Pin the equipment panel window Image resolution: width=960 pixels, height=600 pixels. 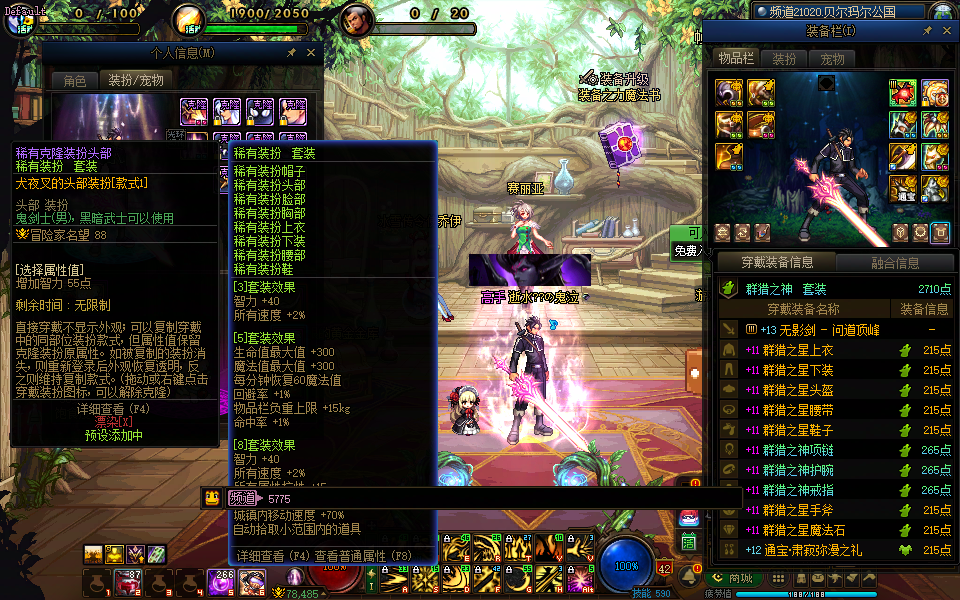tap(927, 31)
